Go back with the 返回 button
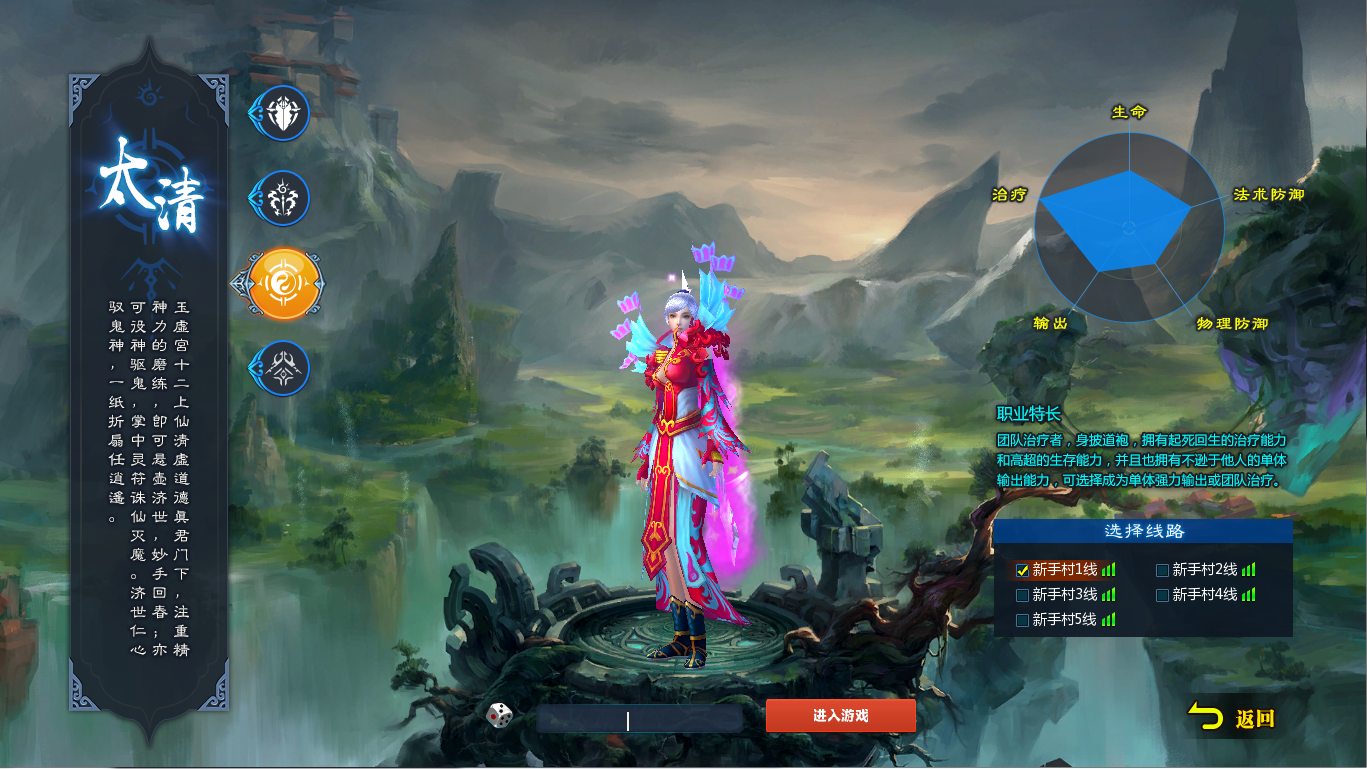Viewport: 1367px width, 769px height. coord(1233,718)
